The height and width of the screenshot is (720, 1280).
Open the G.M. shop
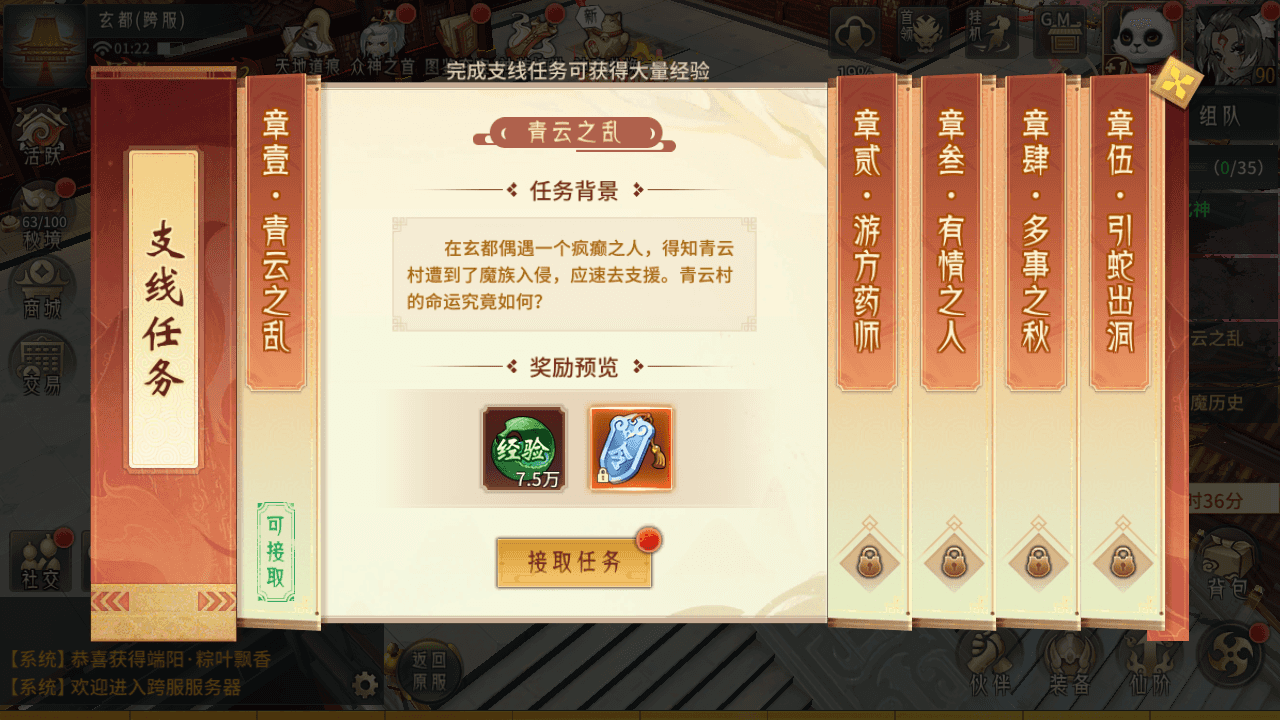1062,33
